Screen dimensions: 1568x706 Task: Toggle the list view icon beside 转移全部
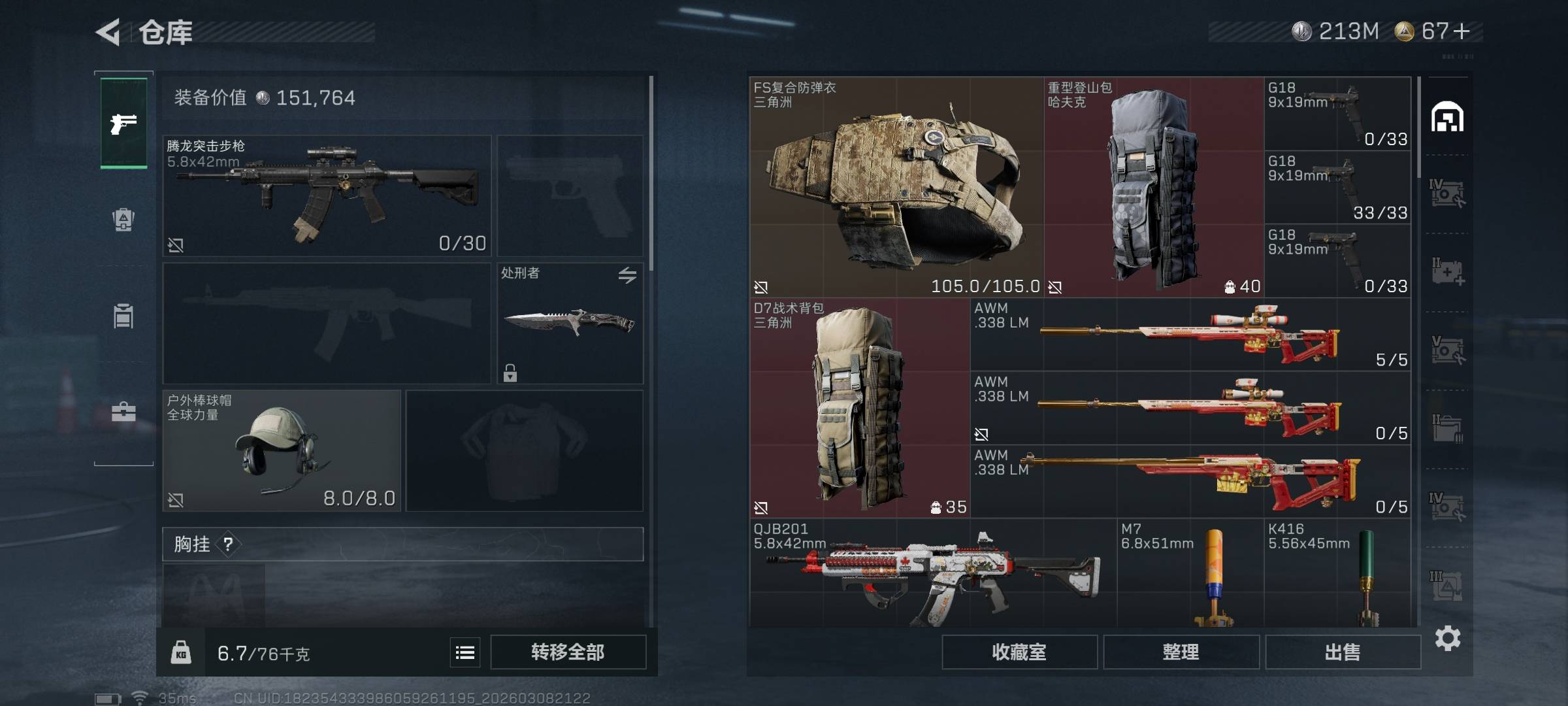tap(465, 652)
